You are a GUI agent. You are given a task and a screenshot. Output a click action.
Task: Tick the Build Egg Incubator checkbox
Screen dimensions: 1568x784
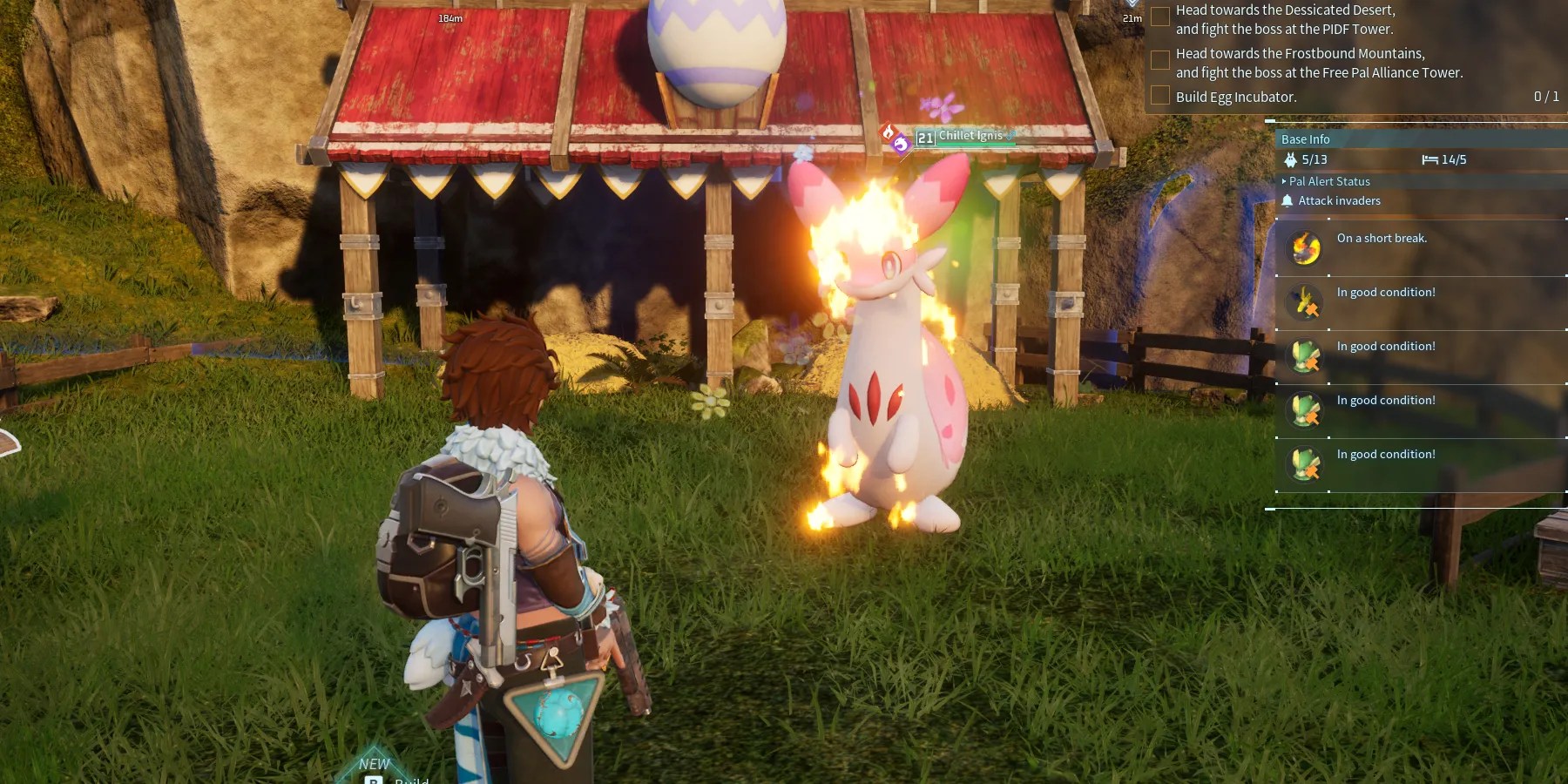click(x=1160, y=96)
